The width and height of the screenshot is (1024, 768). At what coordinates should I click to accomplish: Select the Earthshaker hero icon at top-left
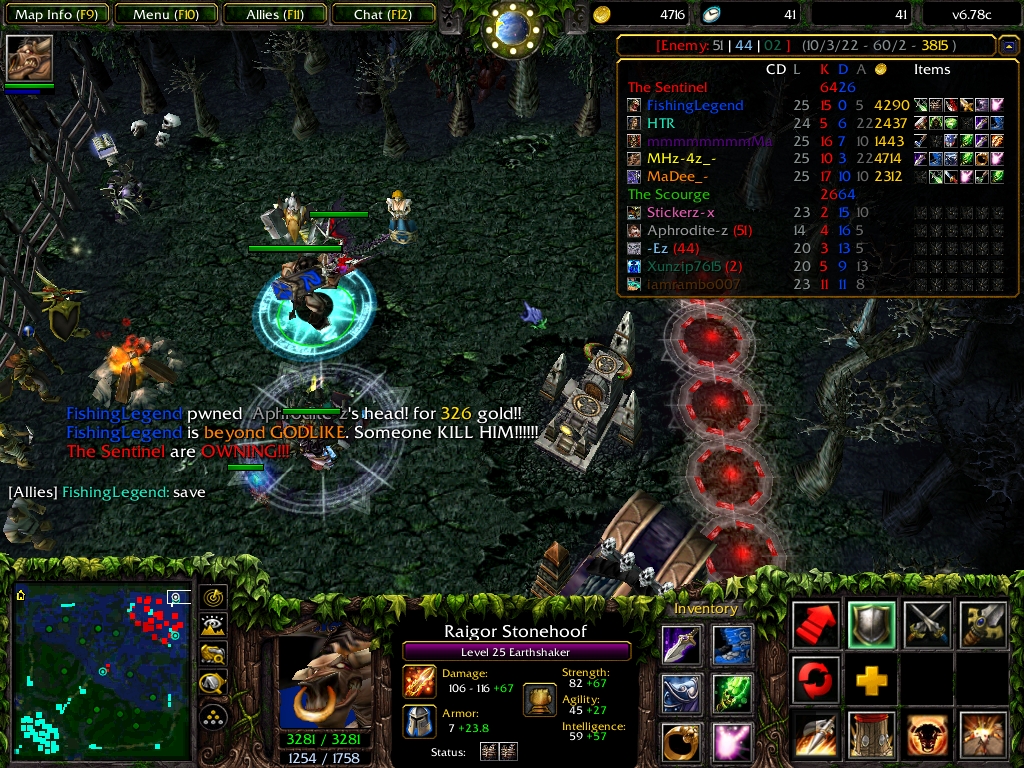click(x=29, y=58)
